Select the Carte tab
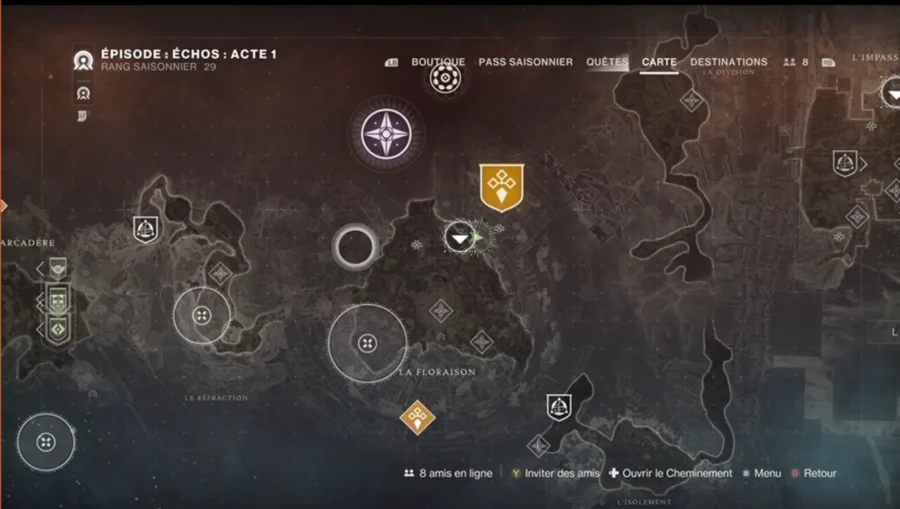This screenshot has width=900, height=509. [659, 62]
